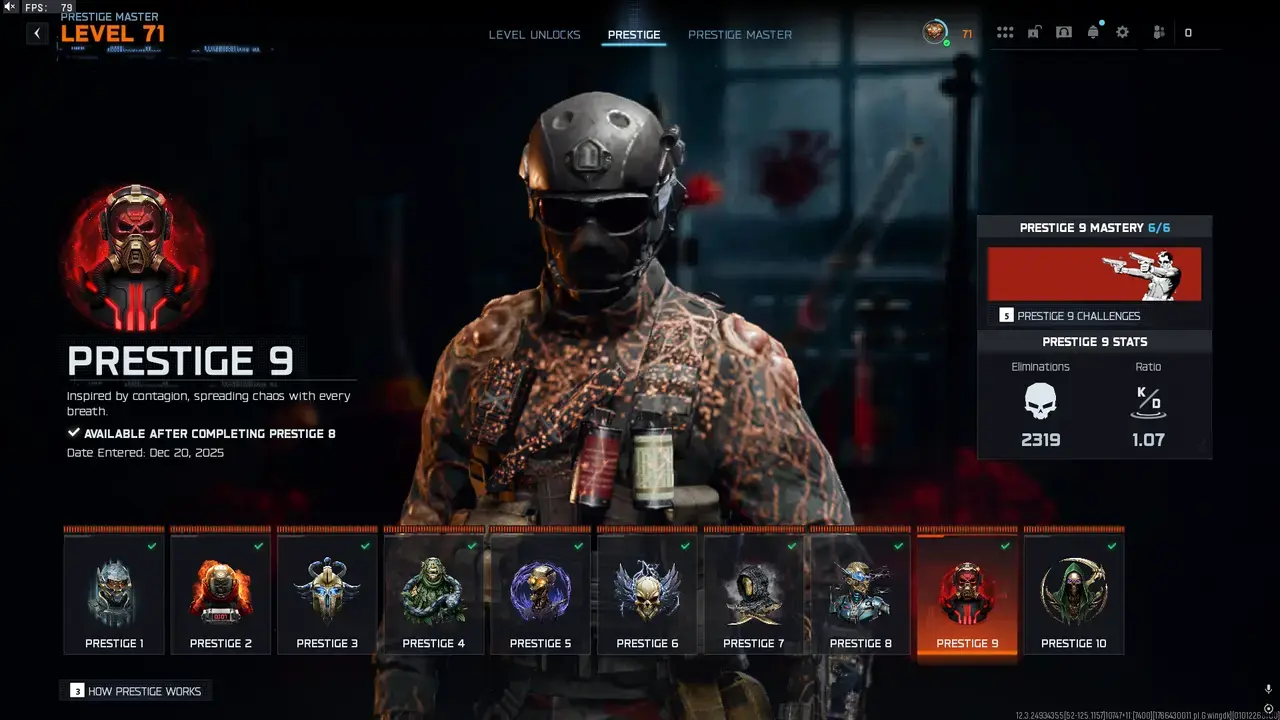This screenshot has height=720, width=1280.
Task: Click the store lock icon in top bar
Action: pyautogui.click(x=1034, y=31)
